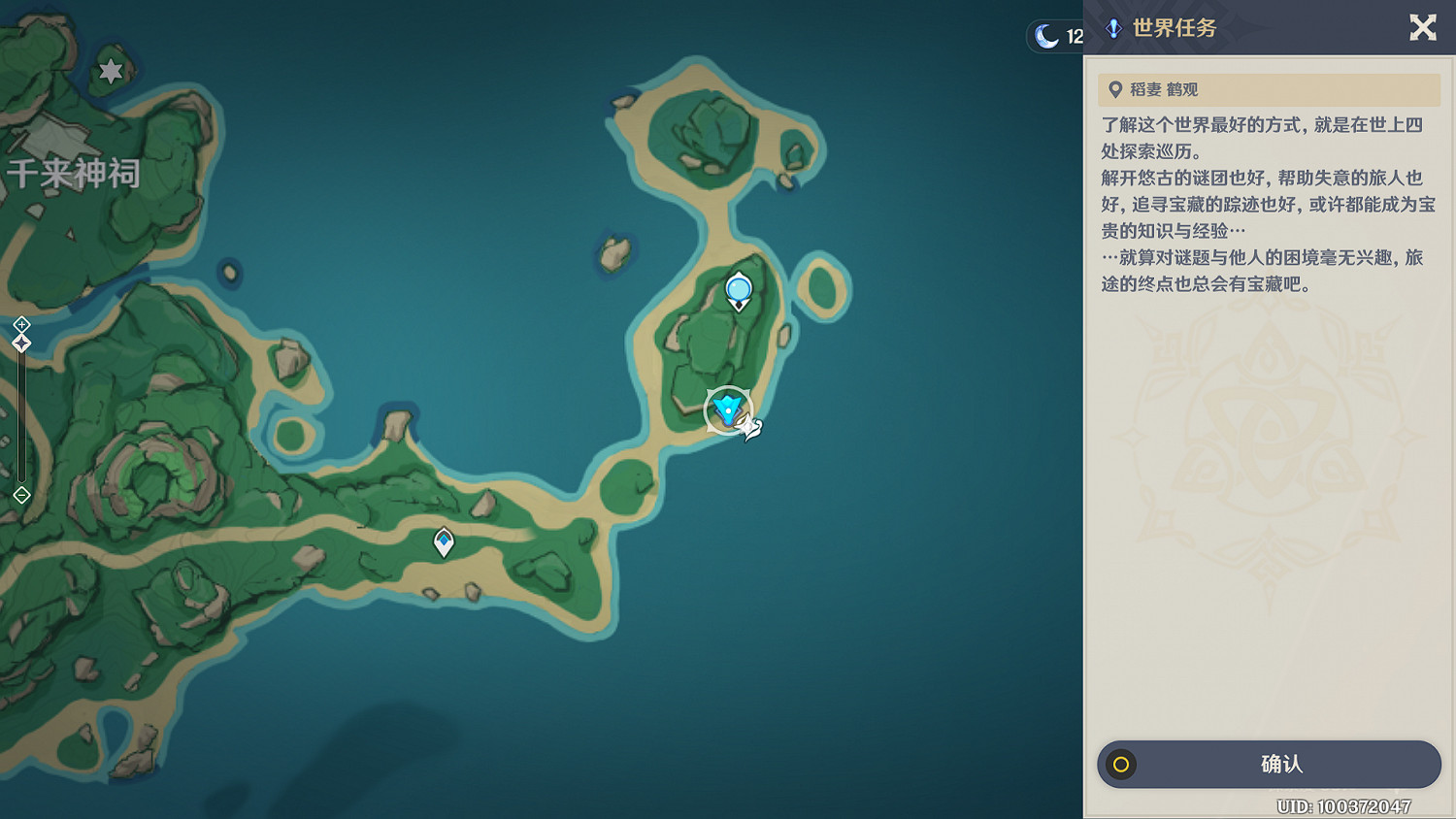Zoom out with the map minus button

click(x=21, y=496)
